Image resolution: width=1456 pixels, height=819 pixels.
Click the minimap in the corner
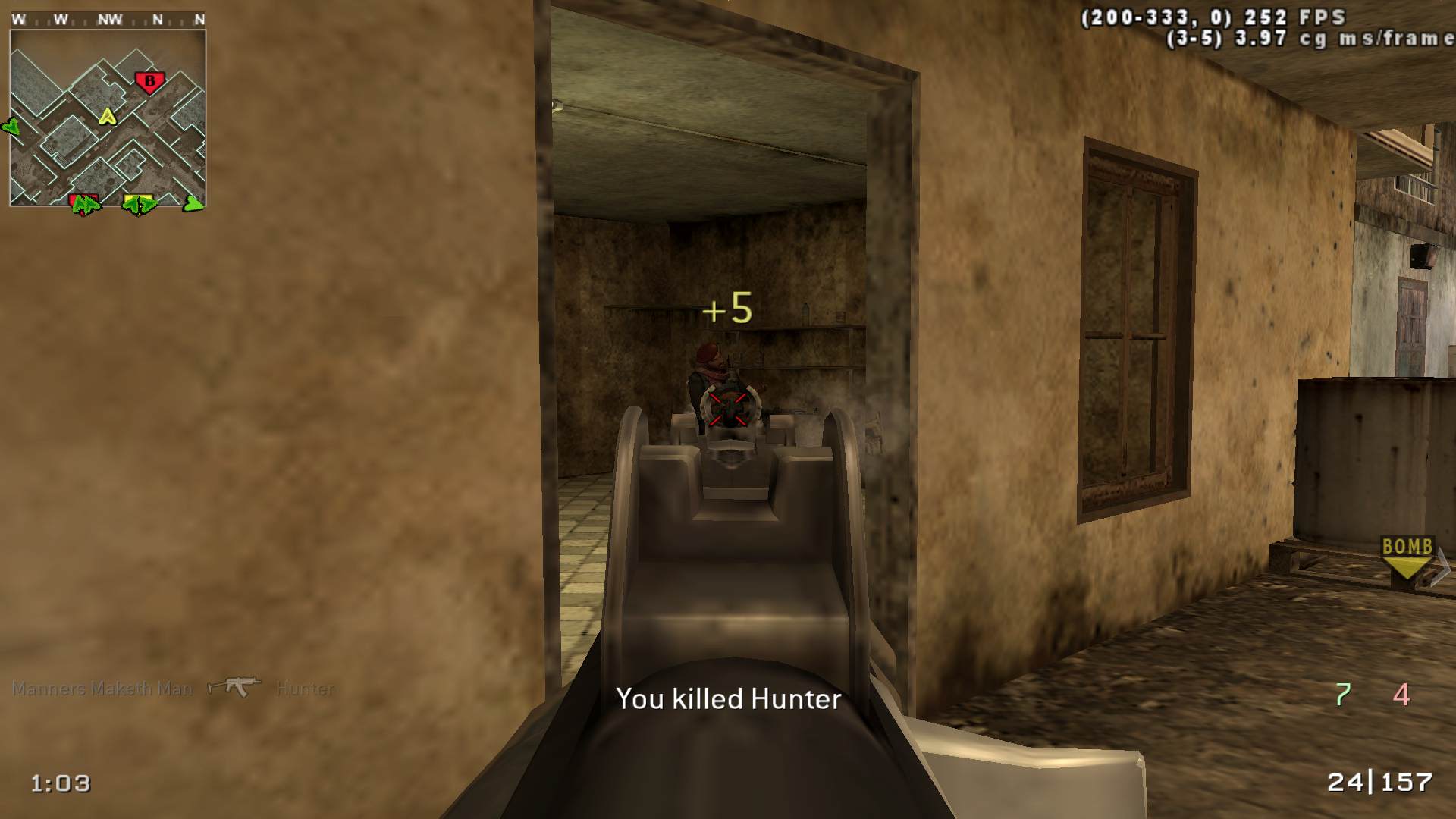pyautogui.click(x=108, y=118)
